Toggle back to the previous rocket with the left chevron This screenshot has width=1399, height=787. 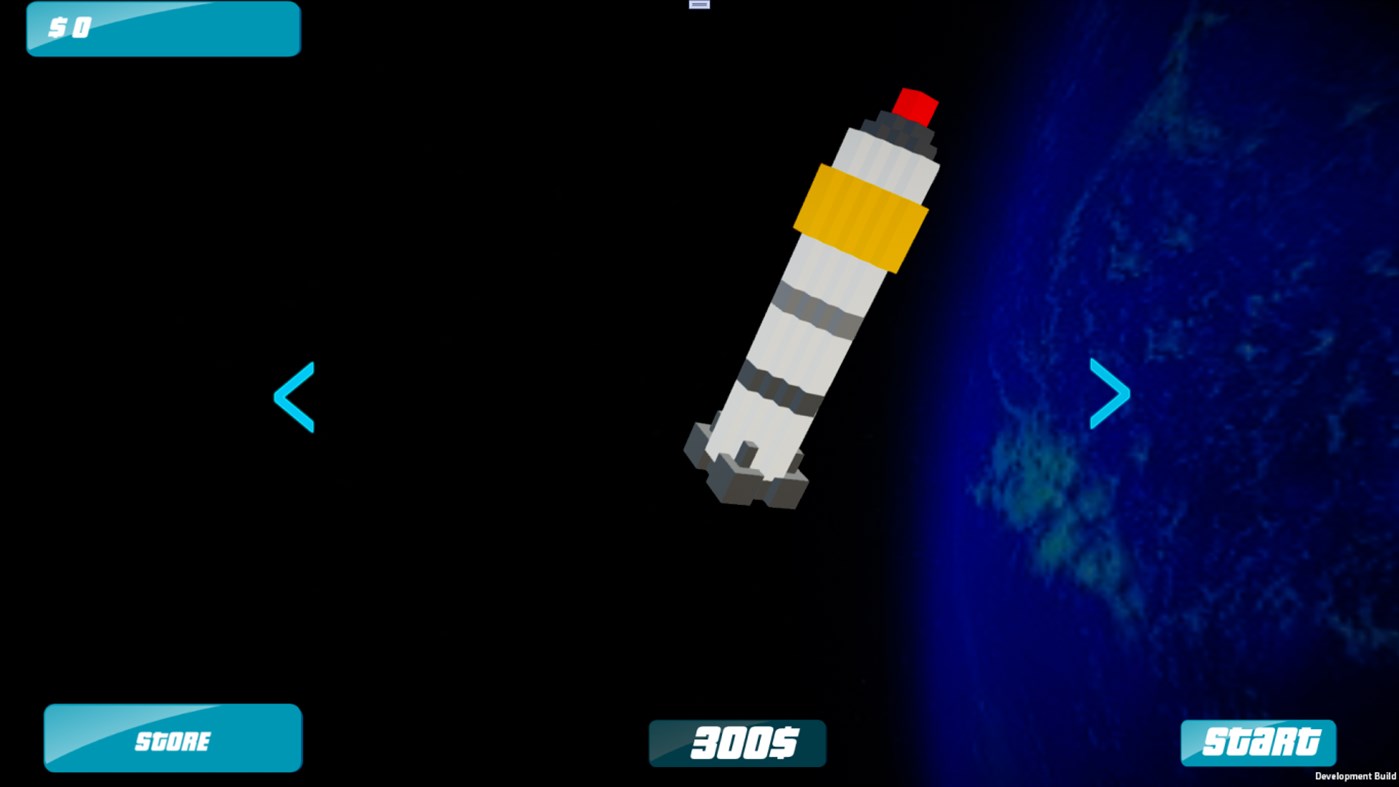[294, 395]
